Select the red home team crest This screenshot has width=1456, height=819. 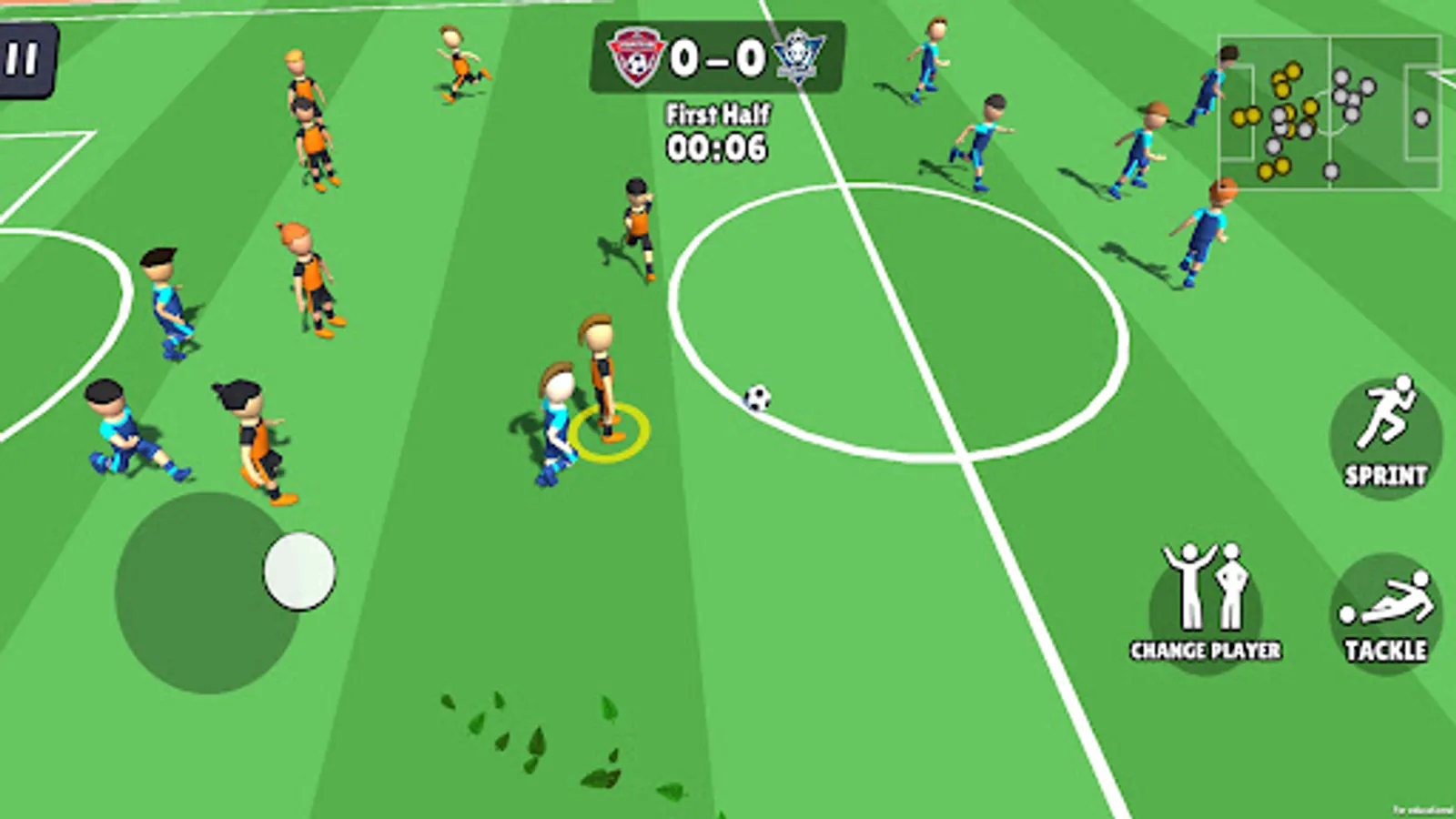(x=637, y=57)
